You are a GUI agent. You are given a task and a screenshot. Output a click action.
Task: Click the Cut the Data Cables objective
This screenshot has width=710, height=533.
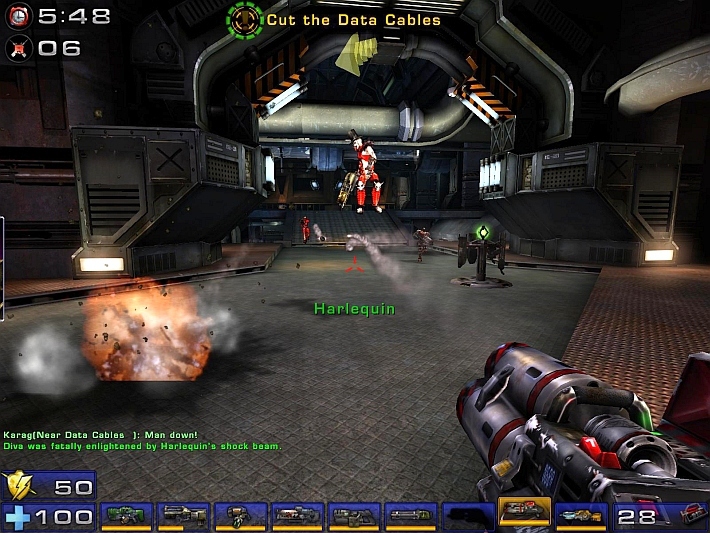tap(353, 19)
